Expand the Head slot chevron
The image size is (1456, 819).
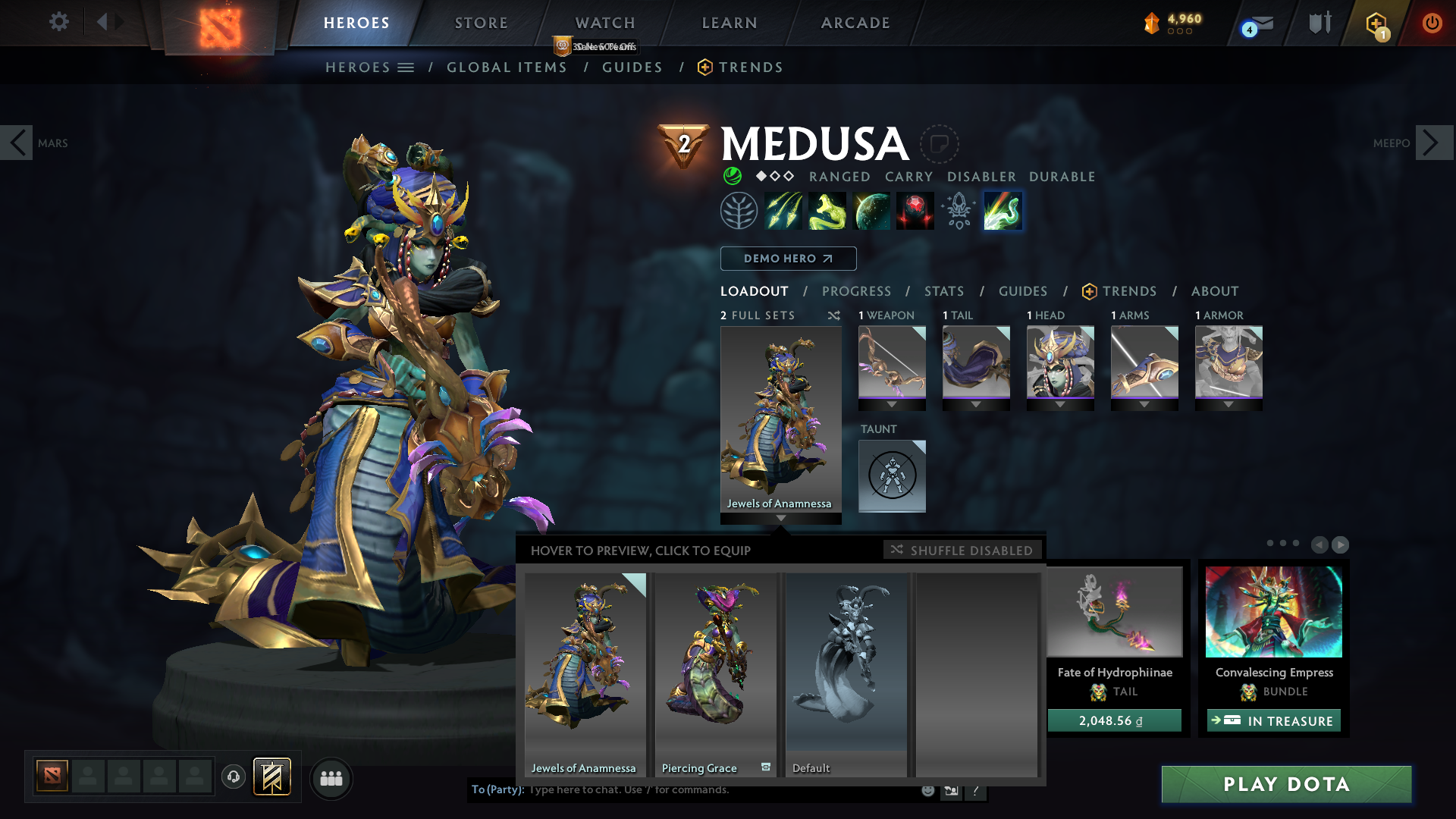[1060, 404]
